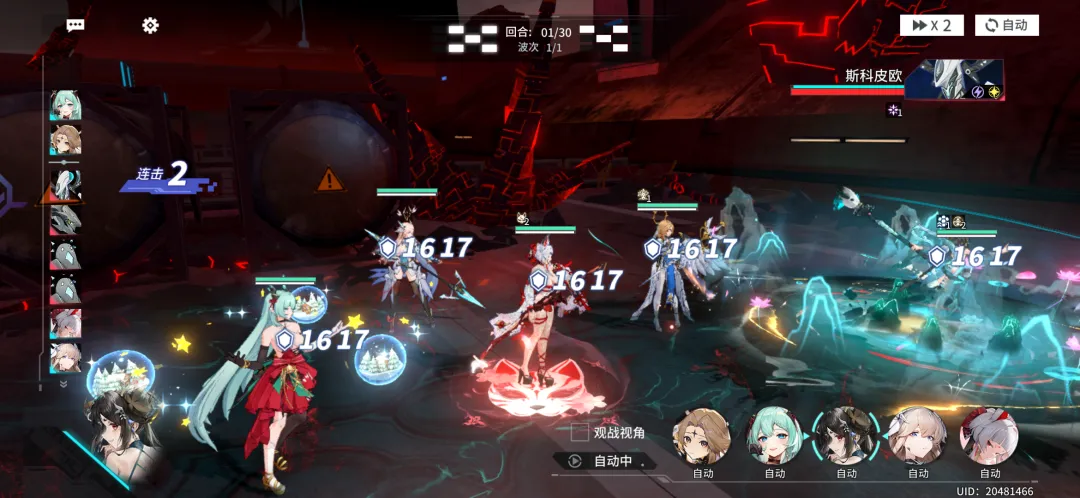The width and height of the screenshot is (1080, 498).
Task: Click the 自动中 auto-in-progress button
Action: [603, 461]
